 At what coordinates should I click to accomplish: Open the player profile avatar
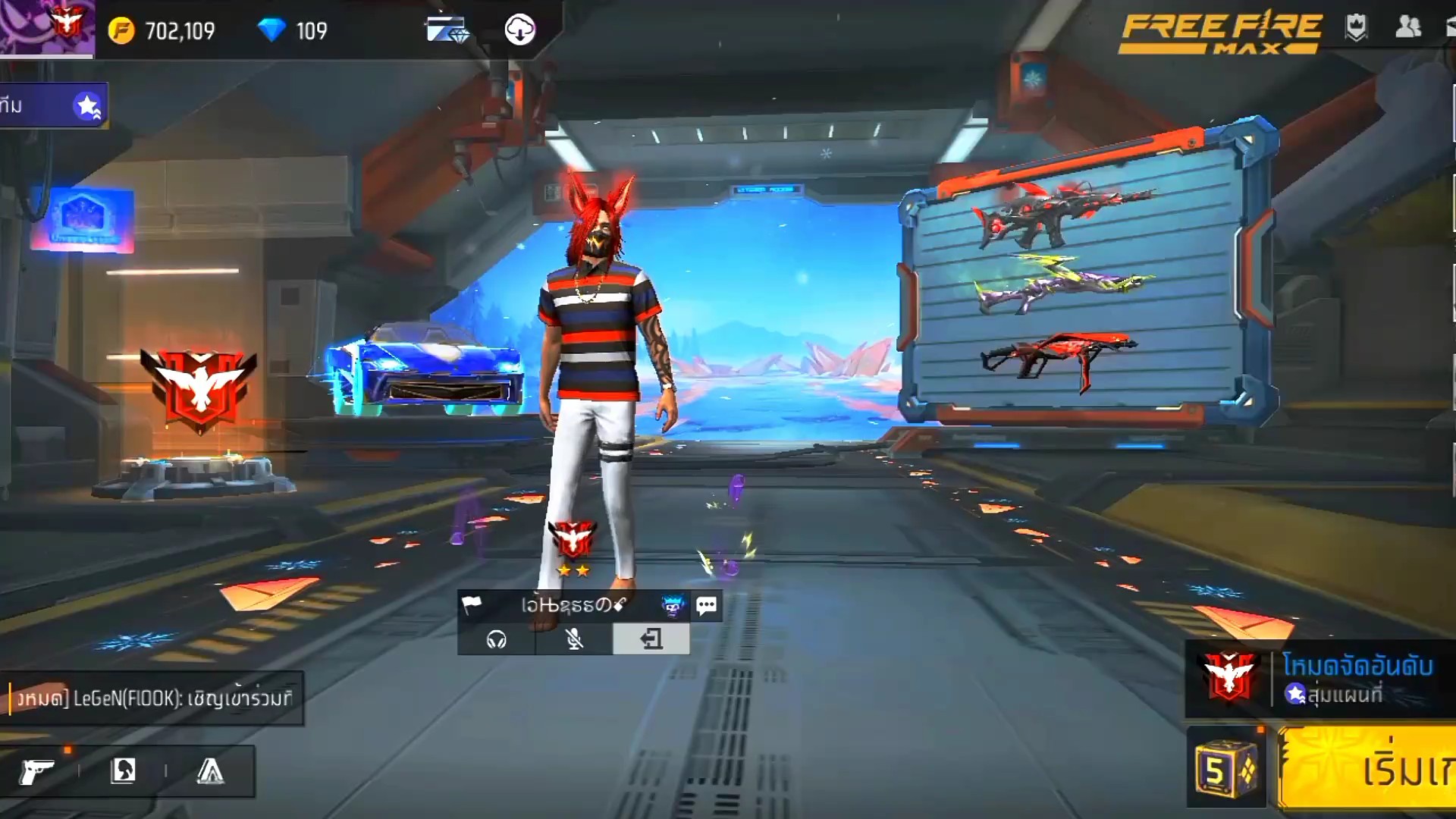[45, 28]
